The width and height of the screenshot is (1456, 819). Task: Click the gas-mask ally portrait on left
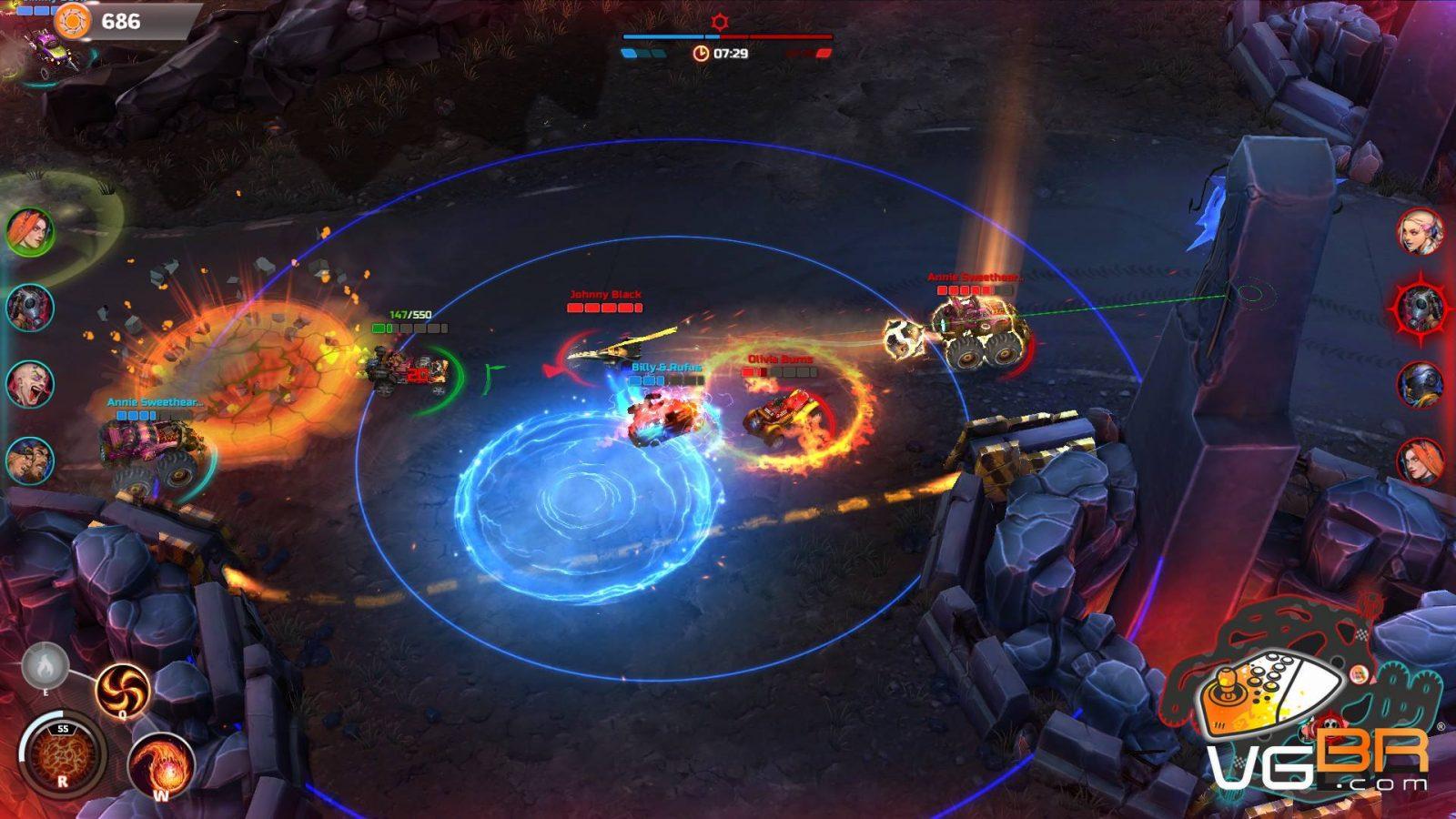click(x=31, y=308)
